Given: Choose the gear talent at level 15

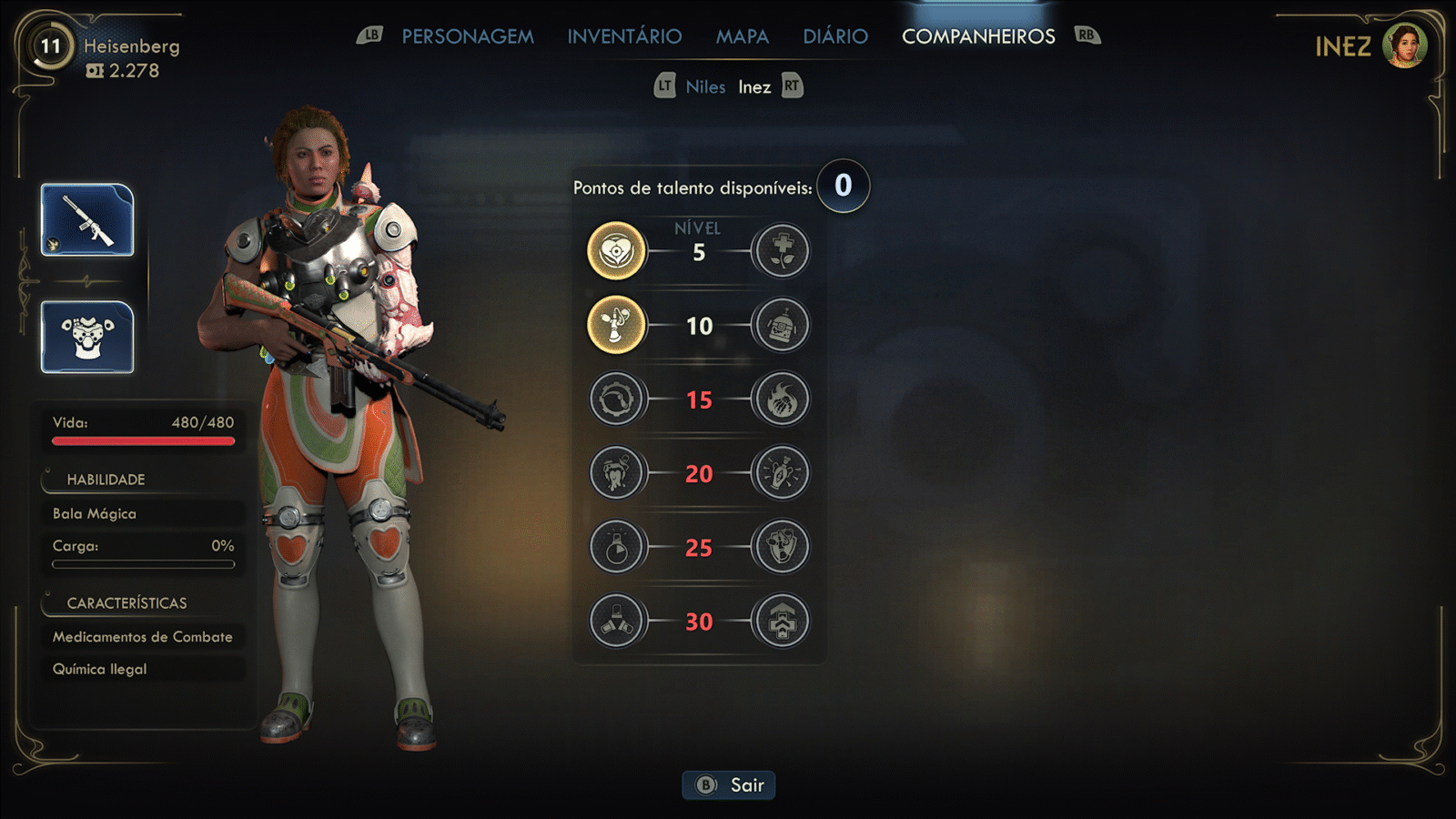Looking at the screenshot, I should [x=616, y=399].
